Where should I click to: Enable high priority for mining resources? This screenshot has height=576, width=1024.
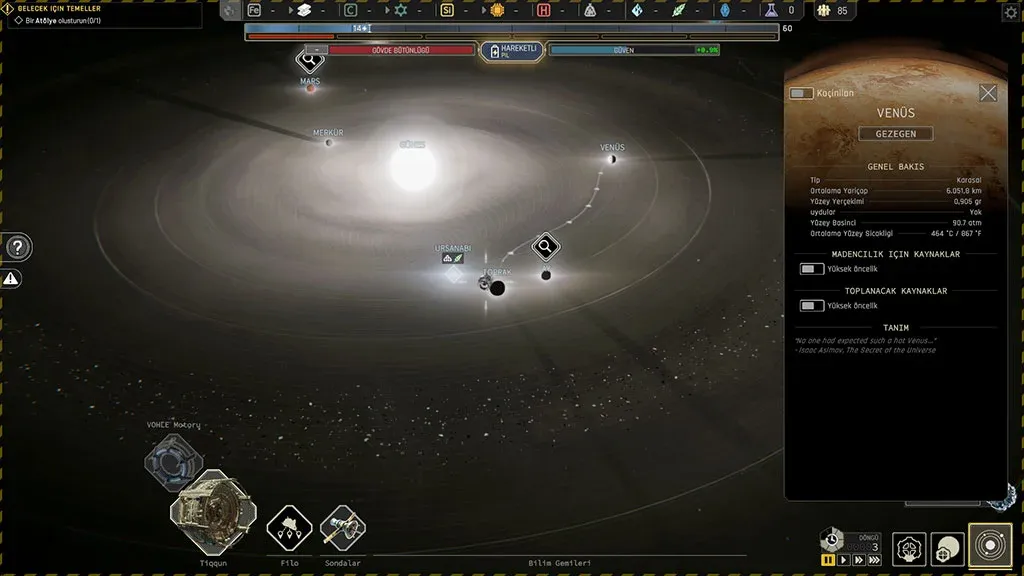tap(811, 269)
